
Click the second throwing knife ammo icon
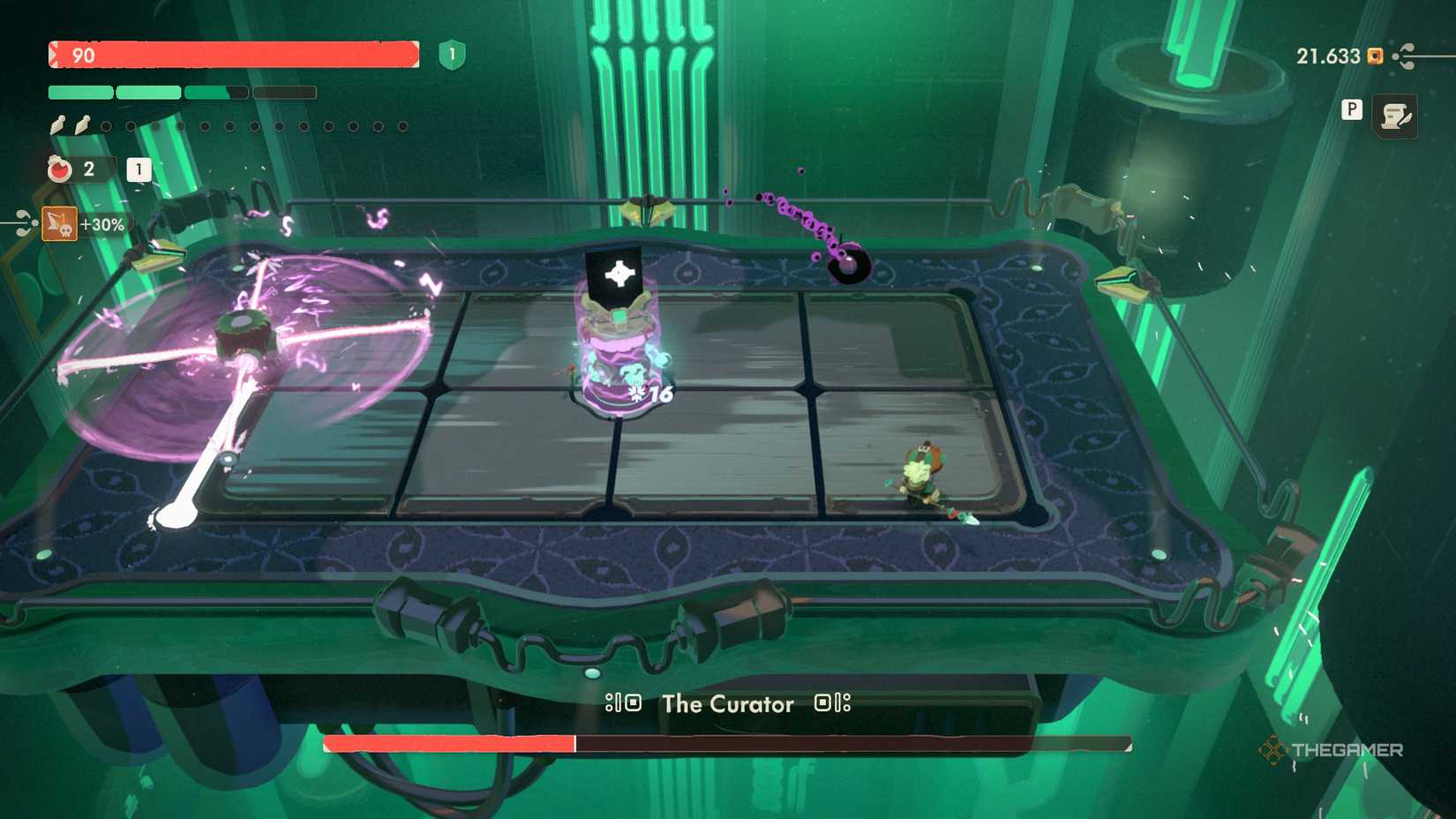coord(82,125)
